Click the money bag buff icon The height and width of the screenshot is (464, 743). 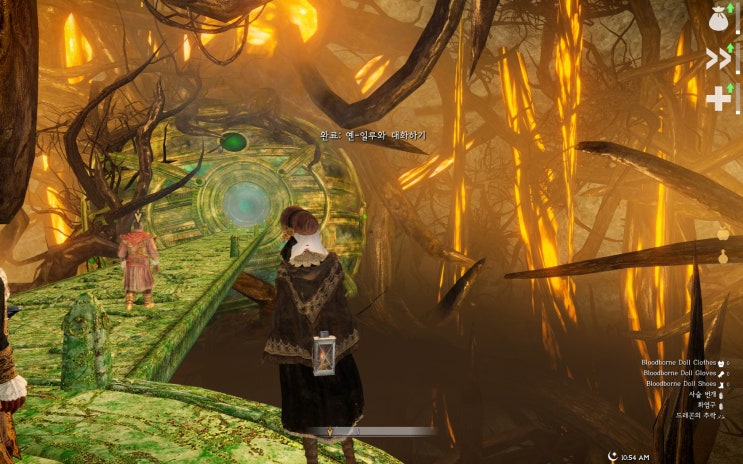click(718, 17)
